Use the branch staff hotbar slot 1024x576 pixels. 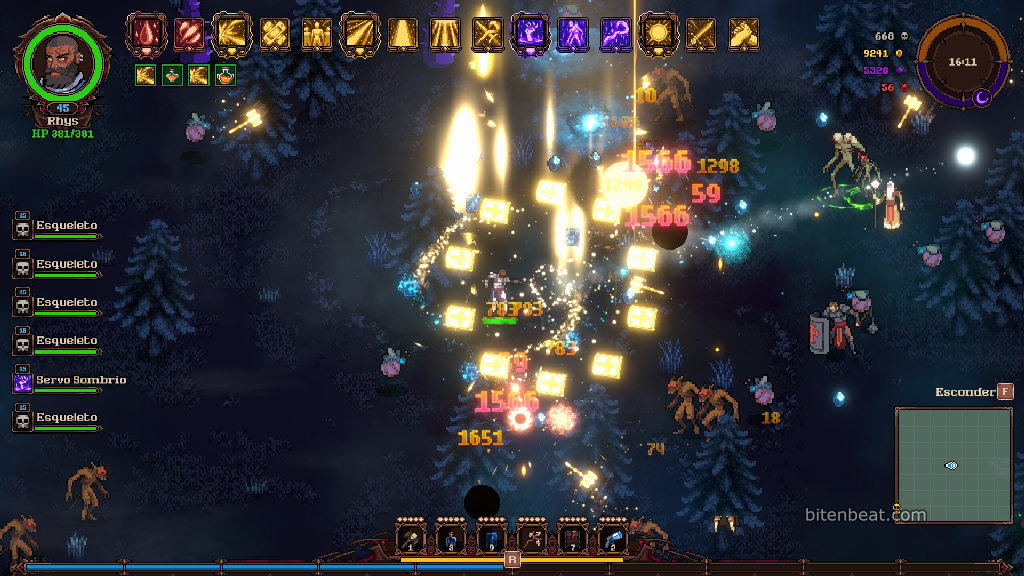click(531, 538)
